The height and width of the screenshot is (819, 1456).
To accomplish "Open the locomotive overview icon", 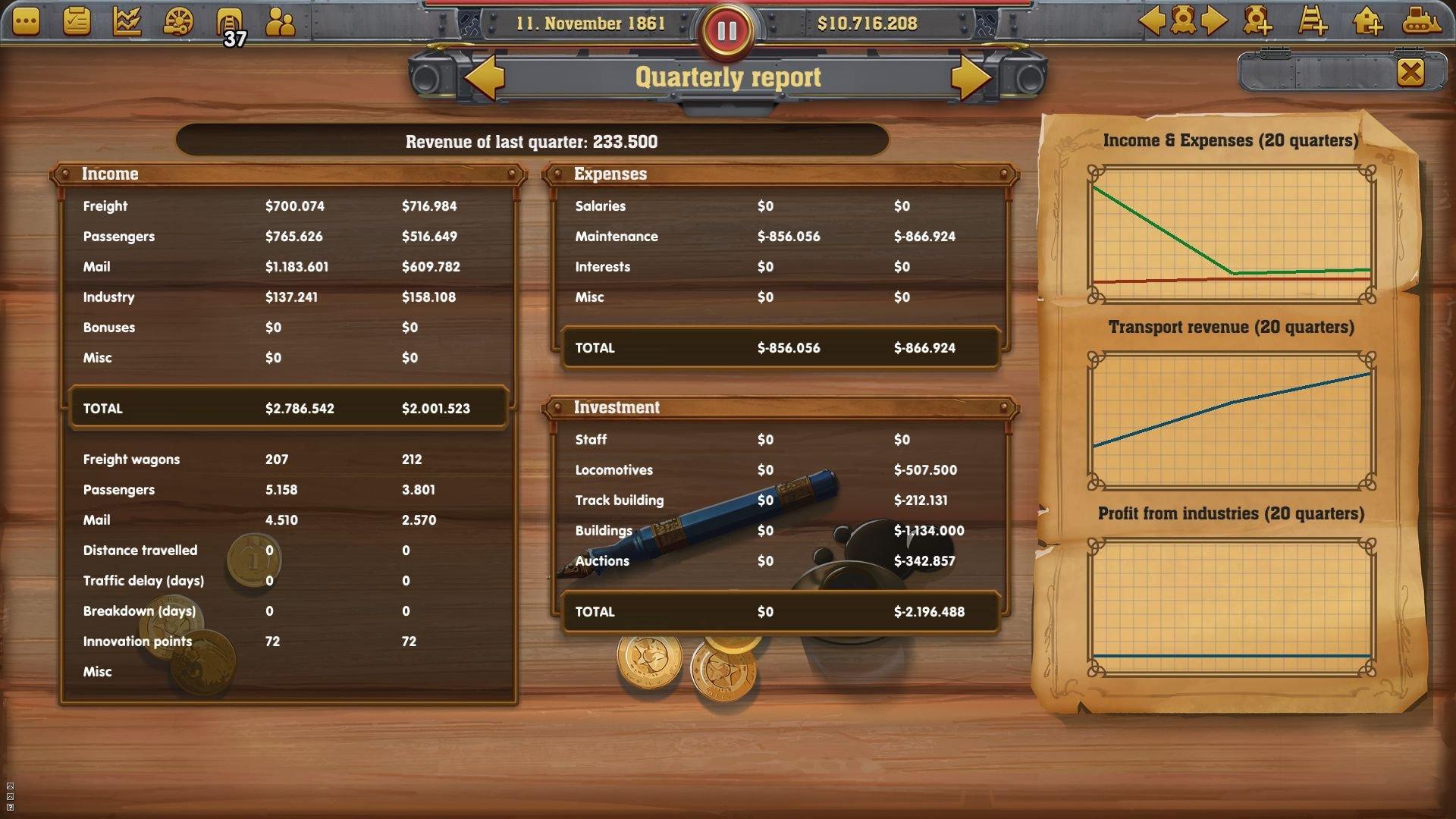I will pos(1183,23).
